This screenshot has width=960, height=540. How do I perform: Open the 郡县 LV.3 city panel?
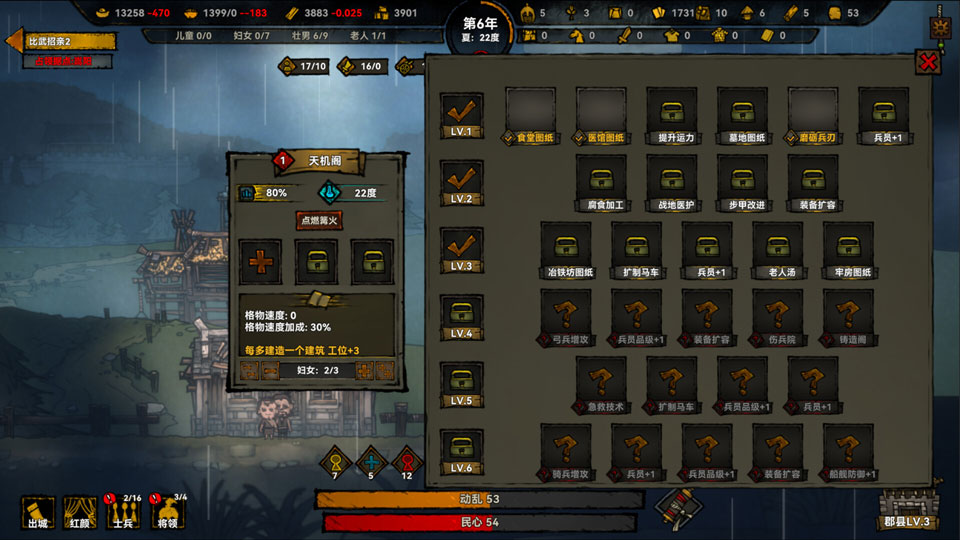point(906,509)
